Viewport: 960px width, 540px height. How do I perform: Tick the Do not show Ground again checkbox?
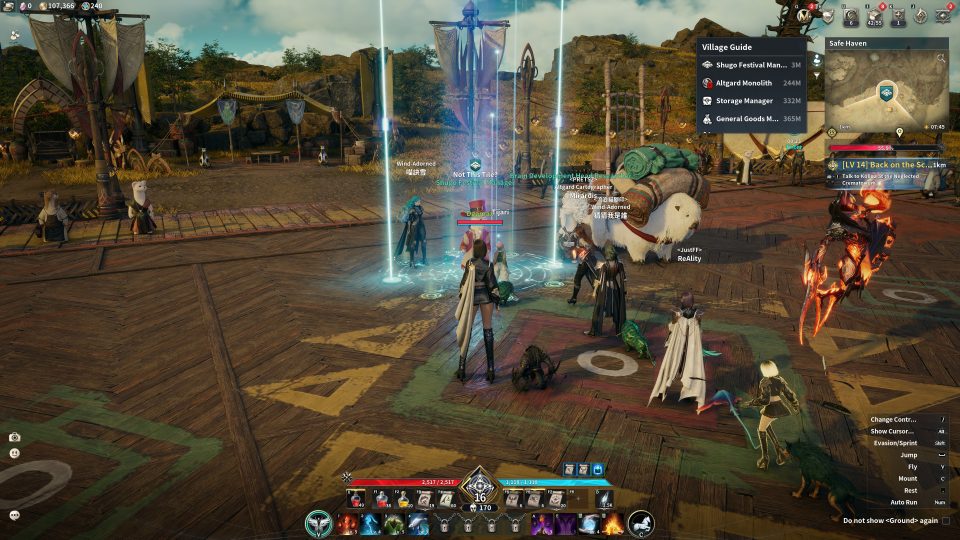(x=946, y=521)
